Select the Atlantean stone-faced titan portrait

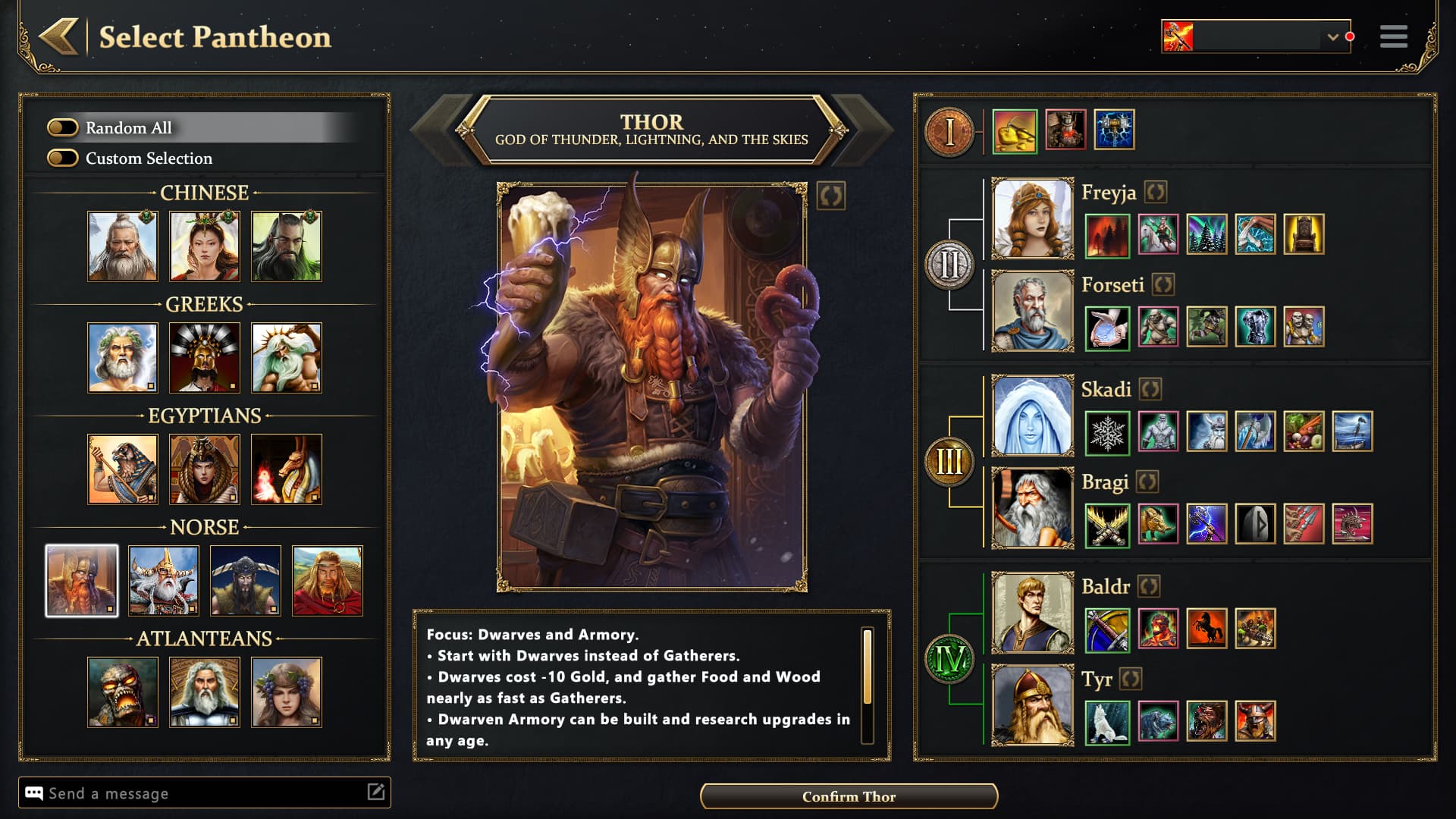(122, 692)
